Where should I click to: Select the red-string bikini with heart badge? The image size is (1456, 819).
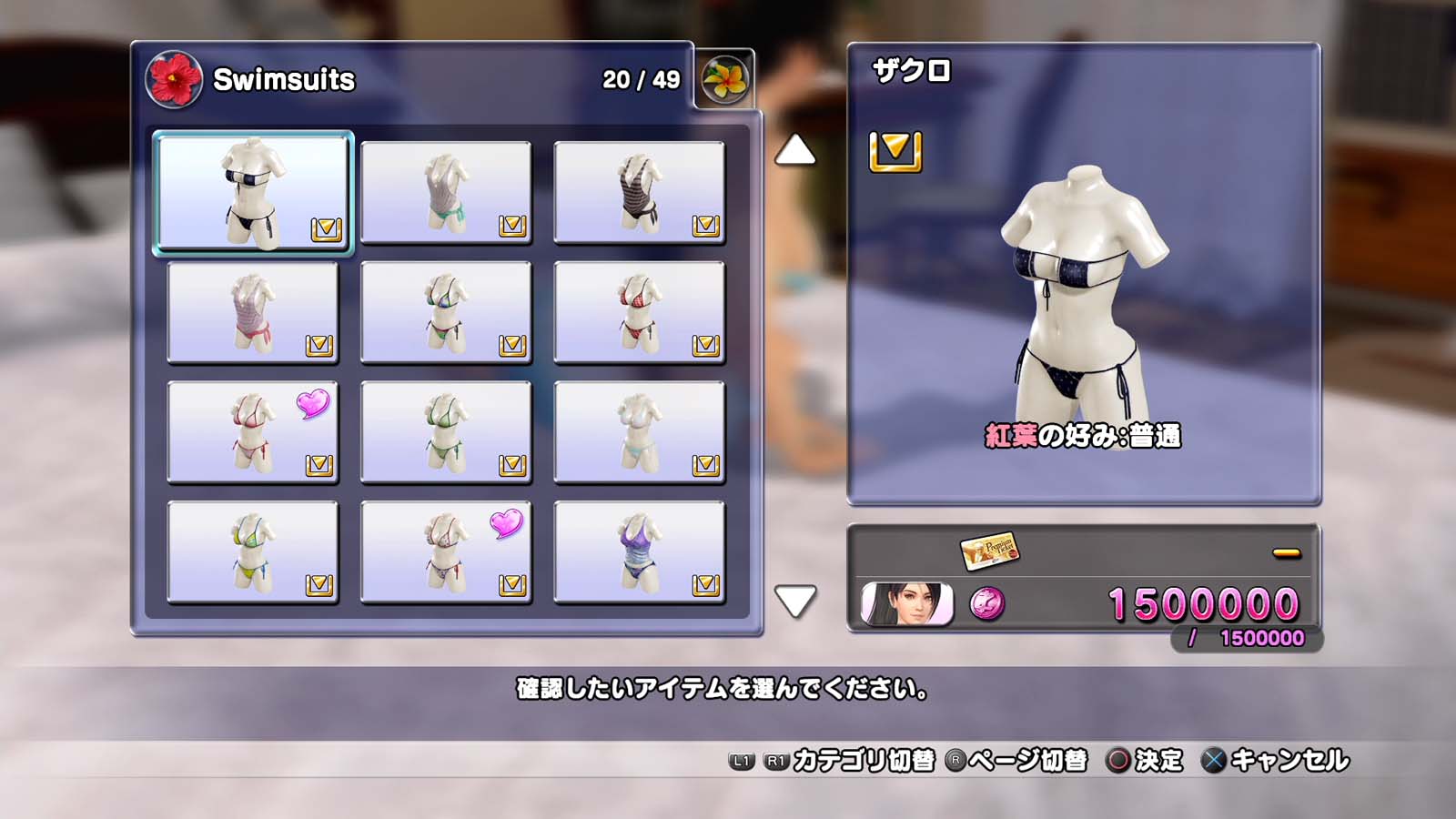(x=253, y=432)
